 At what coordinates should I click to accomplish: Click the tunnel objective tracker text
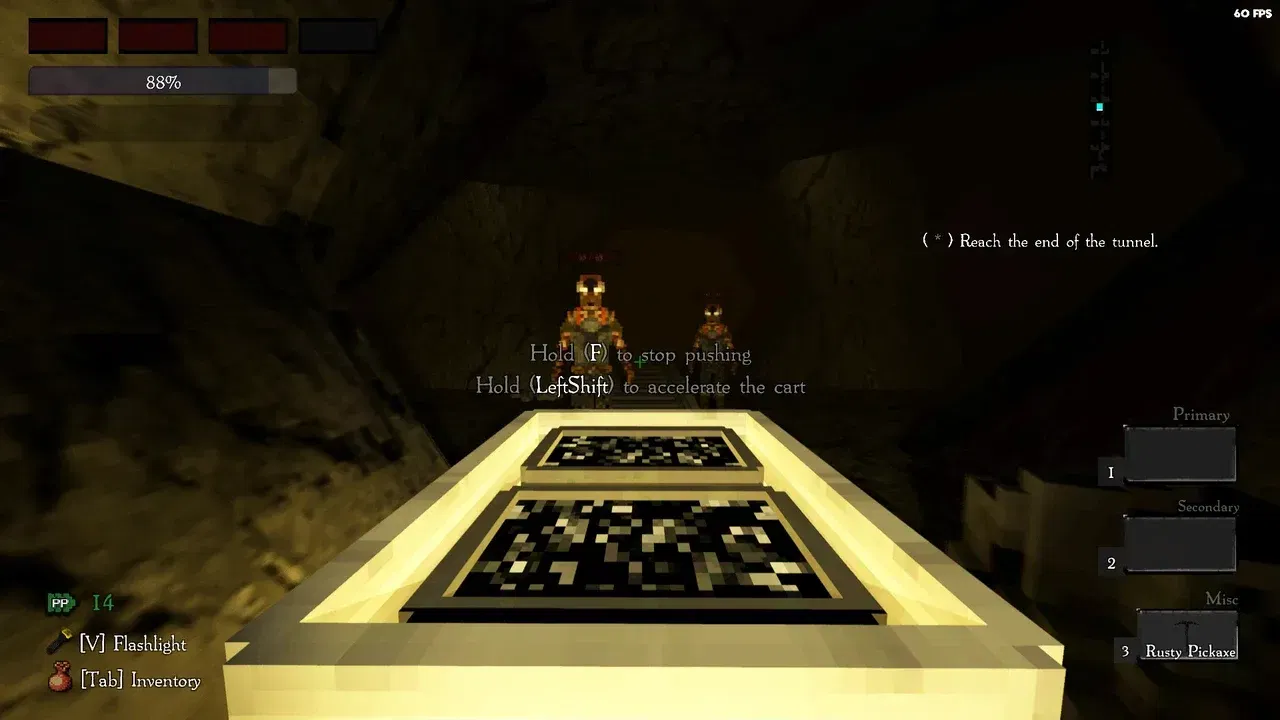tap(1040, 241)
